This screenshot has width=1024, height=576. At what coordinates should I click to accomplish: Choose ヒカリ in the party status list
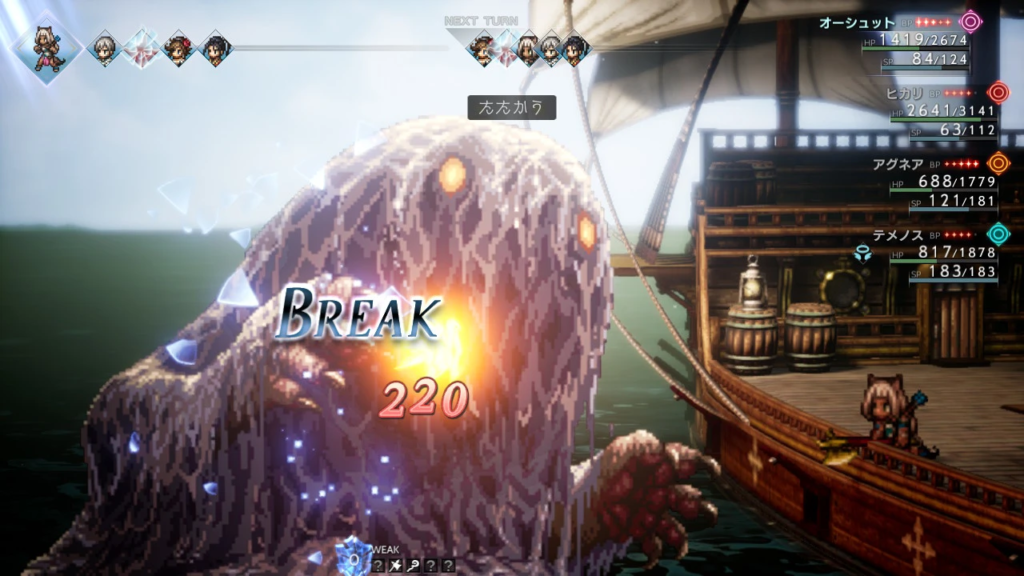(904, 93)
